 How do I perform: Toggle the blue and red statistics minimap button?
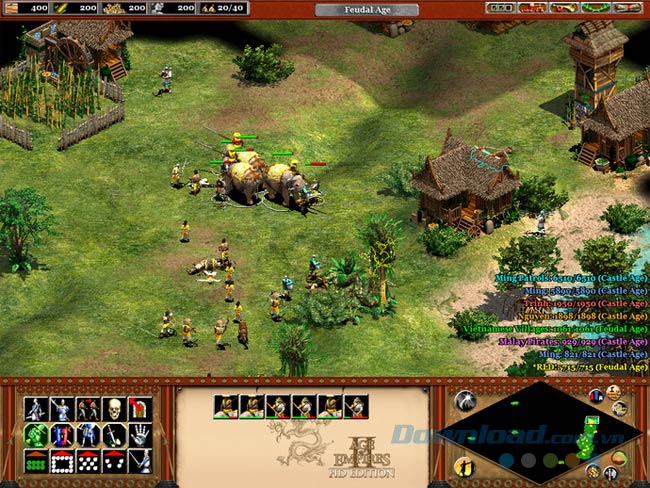(596, 397)
